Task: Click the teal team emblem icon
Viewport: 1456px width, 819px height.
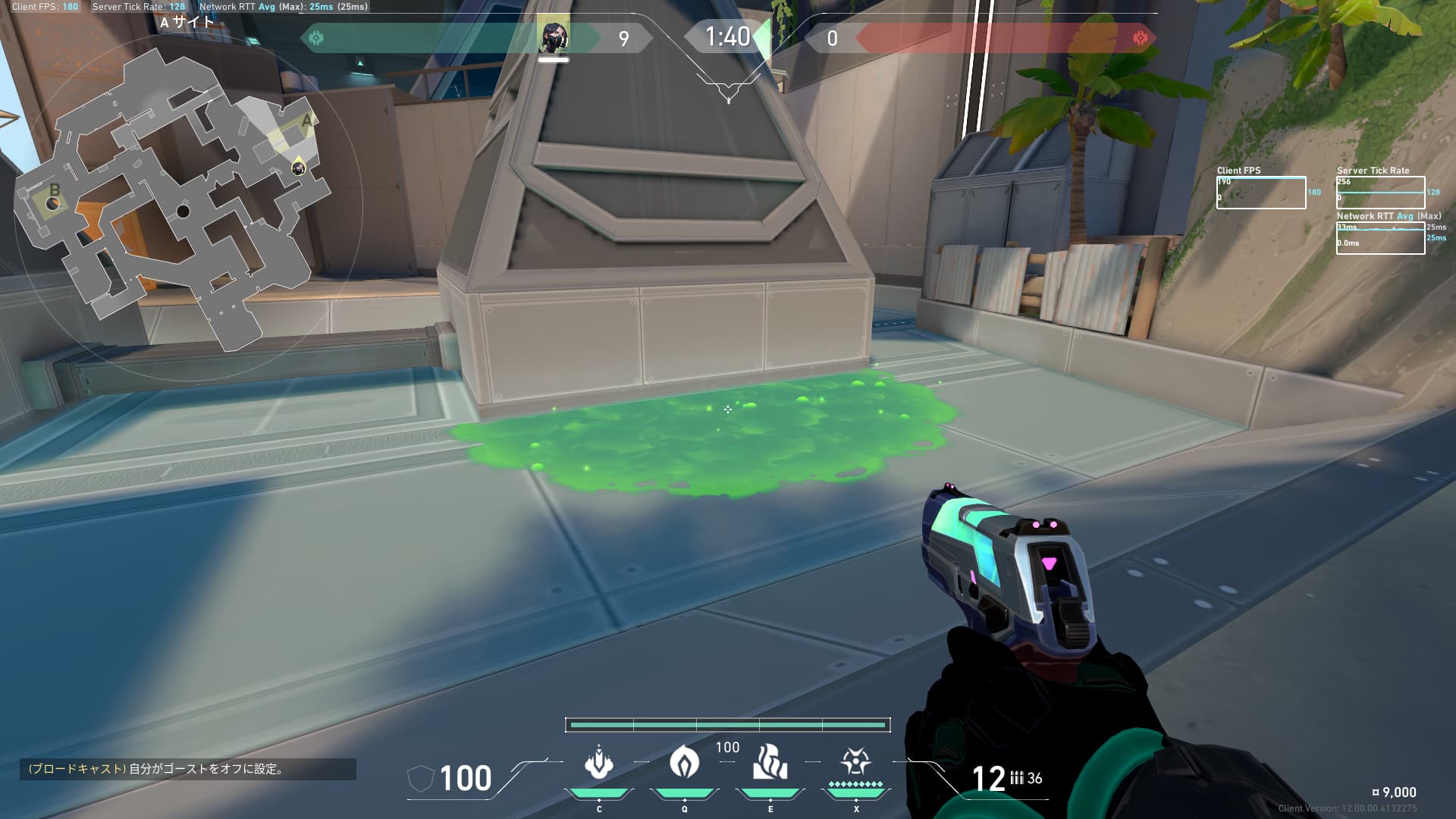Action: [x=316, y=38]
